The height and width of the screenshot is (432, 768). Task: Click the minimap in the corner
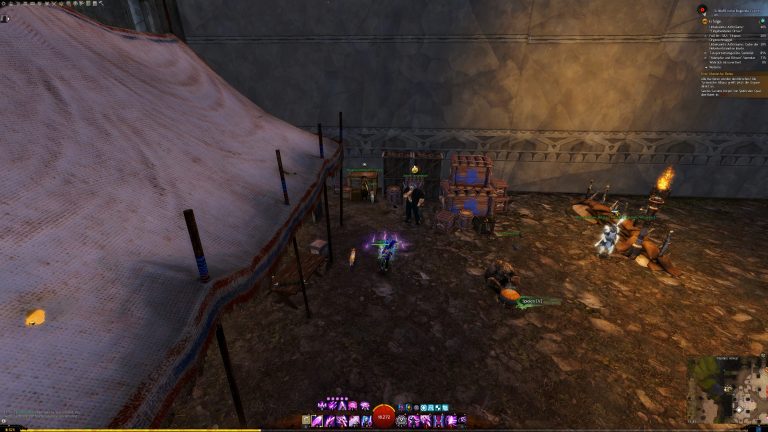[726, 390]
